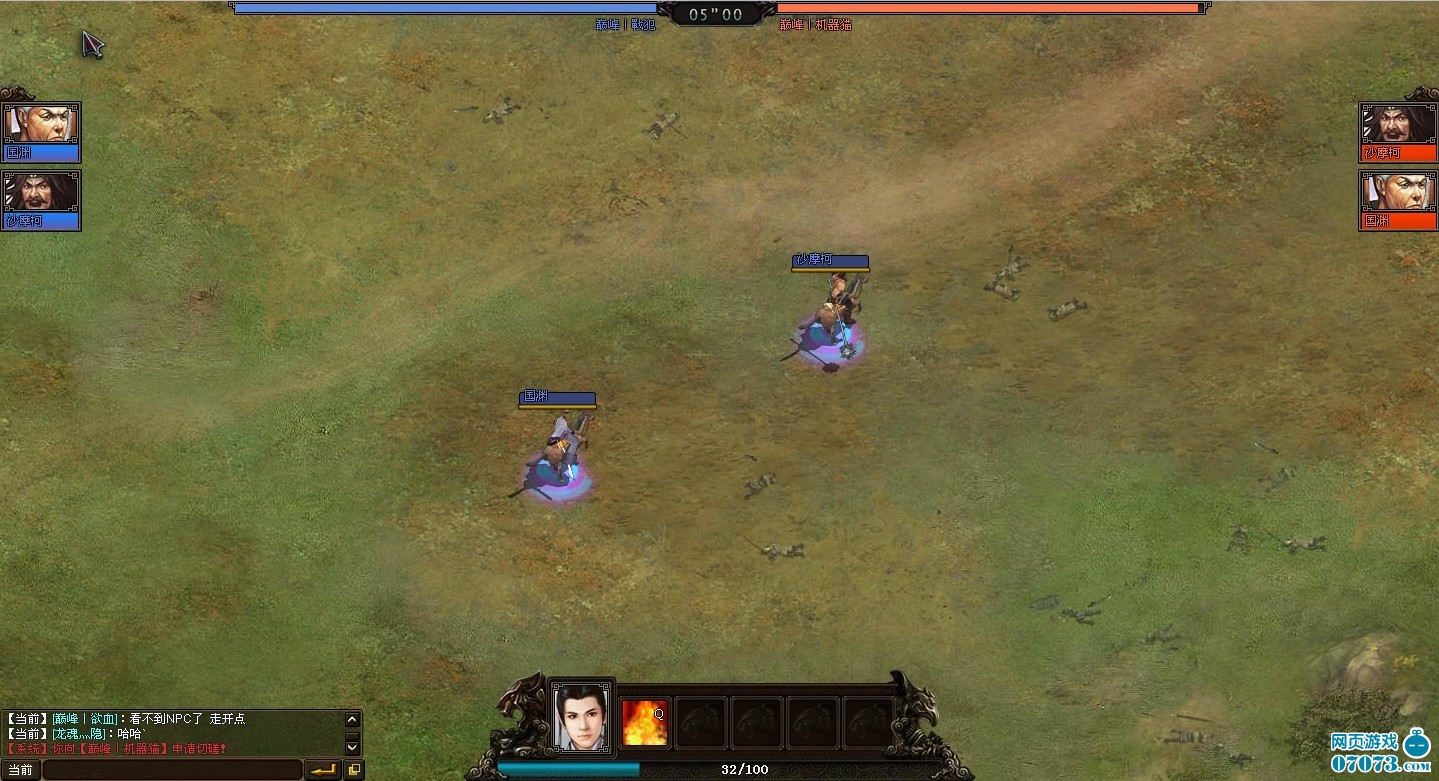The image size is (1439, 781).
Task: Click the chat log's down arrow
Action: coord(352,746)
